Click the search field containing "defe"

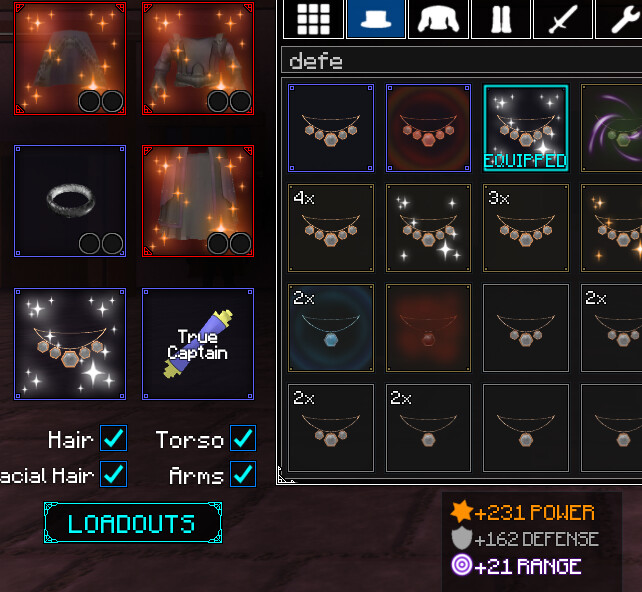[460, 61]
